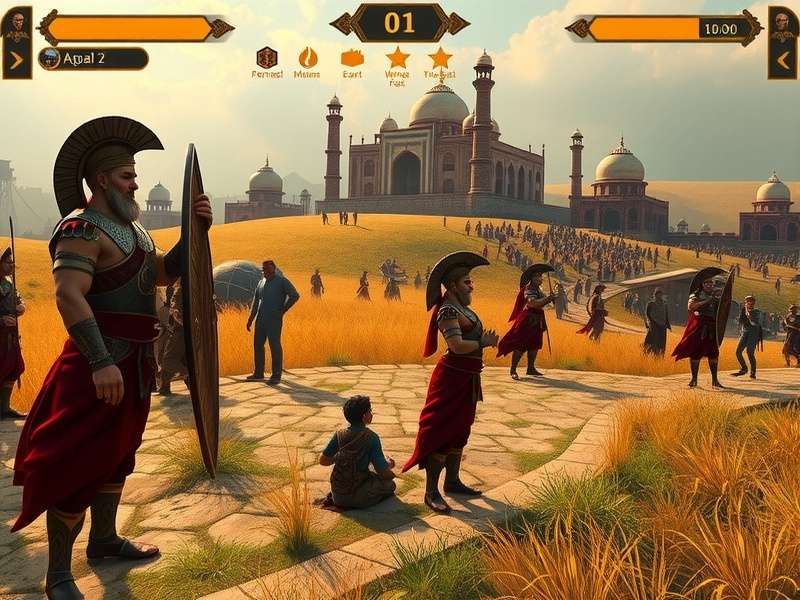Click the top-right skull portrait

783,24
